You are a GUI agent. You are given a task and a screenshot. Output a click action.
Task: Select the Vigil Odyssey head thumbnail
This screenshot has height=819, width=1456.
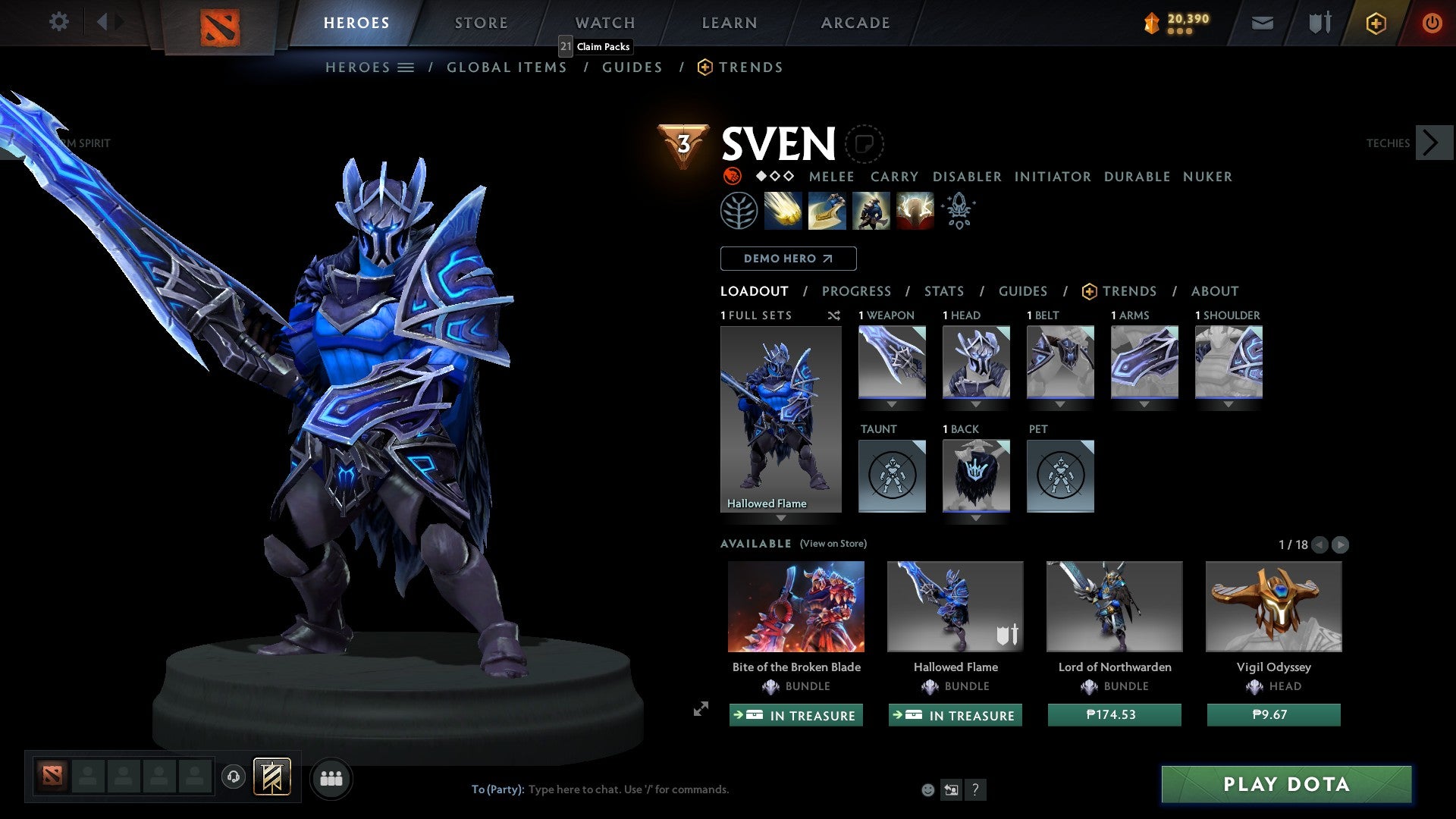pos(1272,606)
